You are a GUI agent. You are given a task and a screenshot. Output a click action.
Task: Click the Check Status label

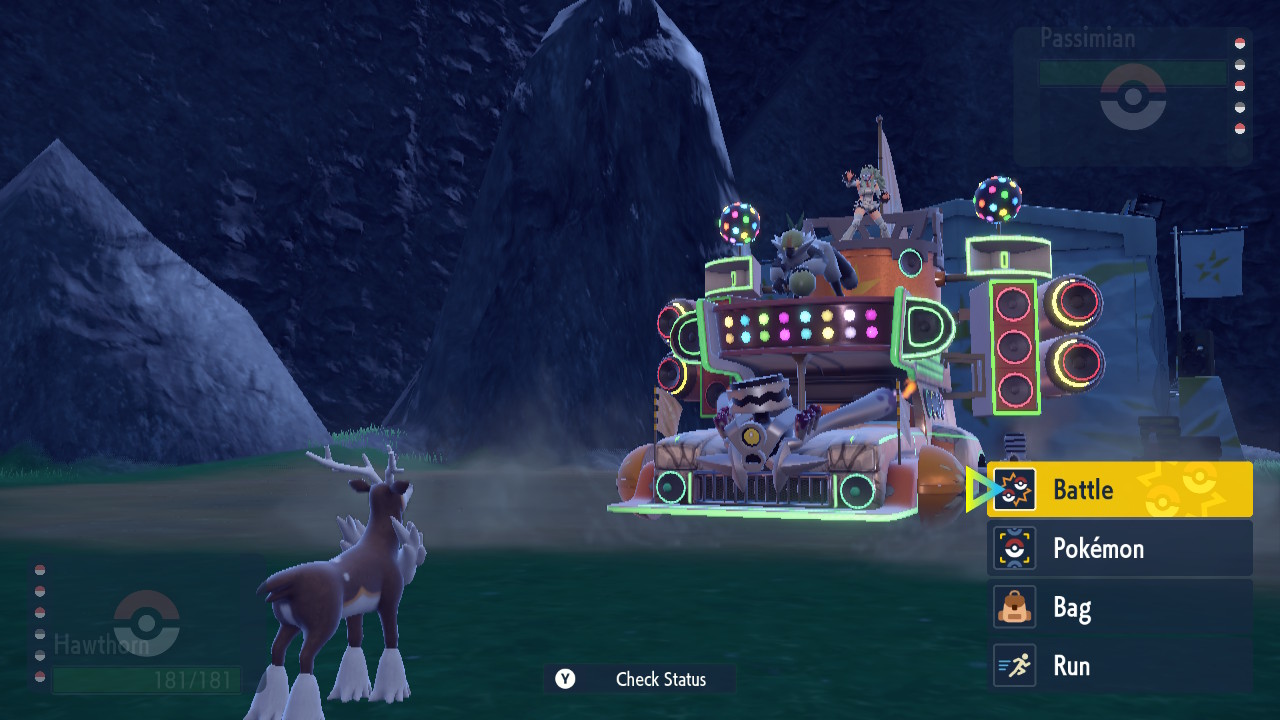tap(660, 680)
